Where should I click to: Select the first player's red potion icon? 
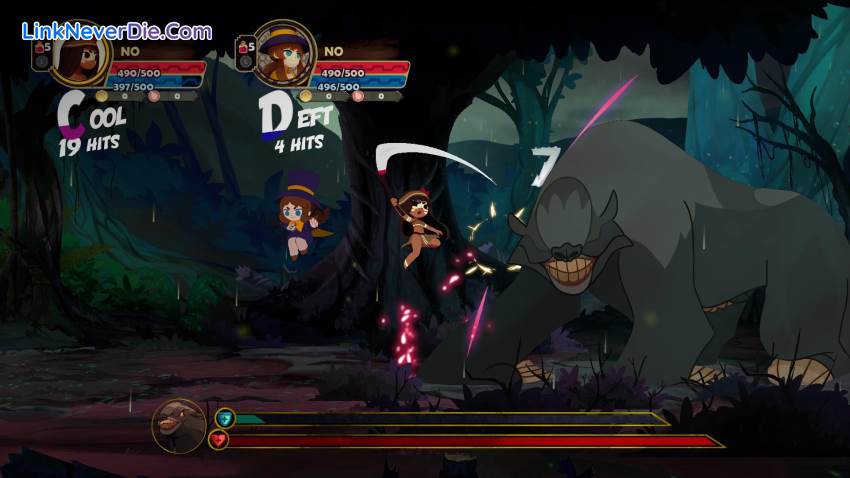(x=42, y=47)
